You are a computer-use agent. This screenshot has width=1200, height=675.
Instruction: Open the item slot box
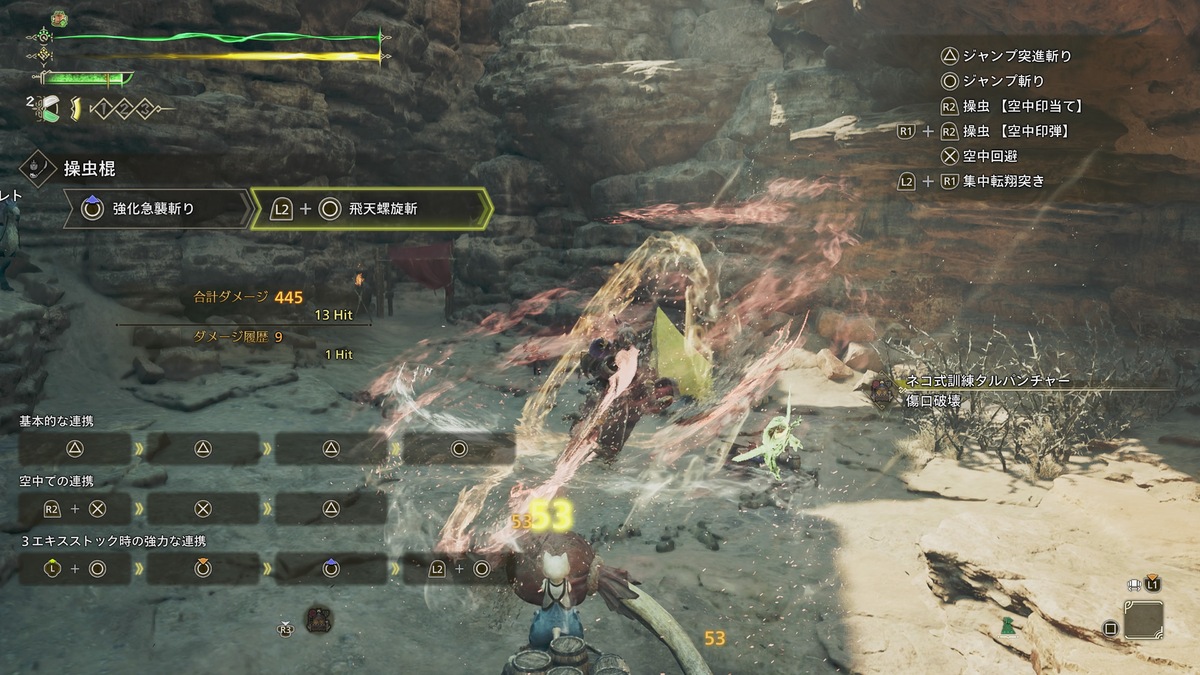(1143, 620)
